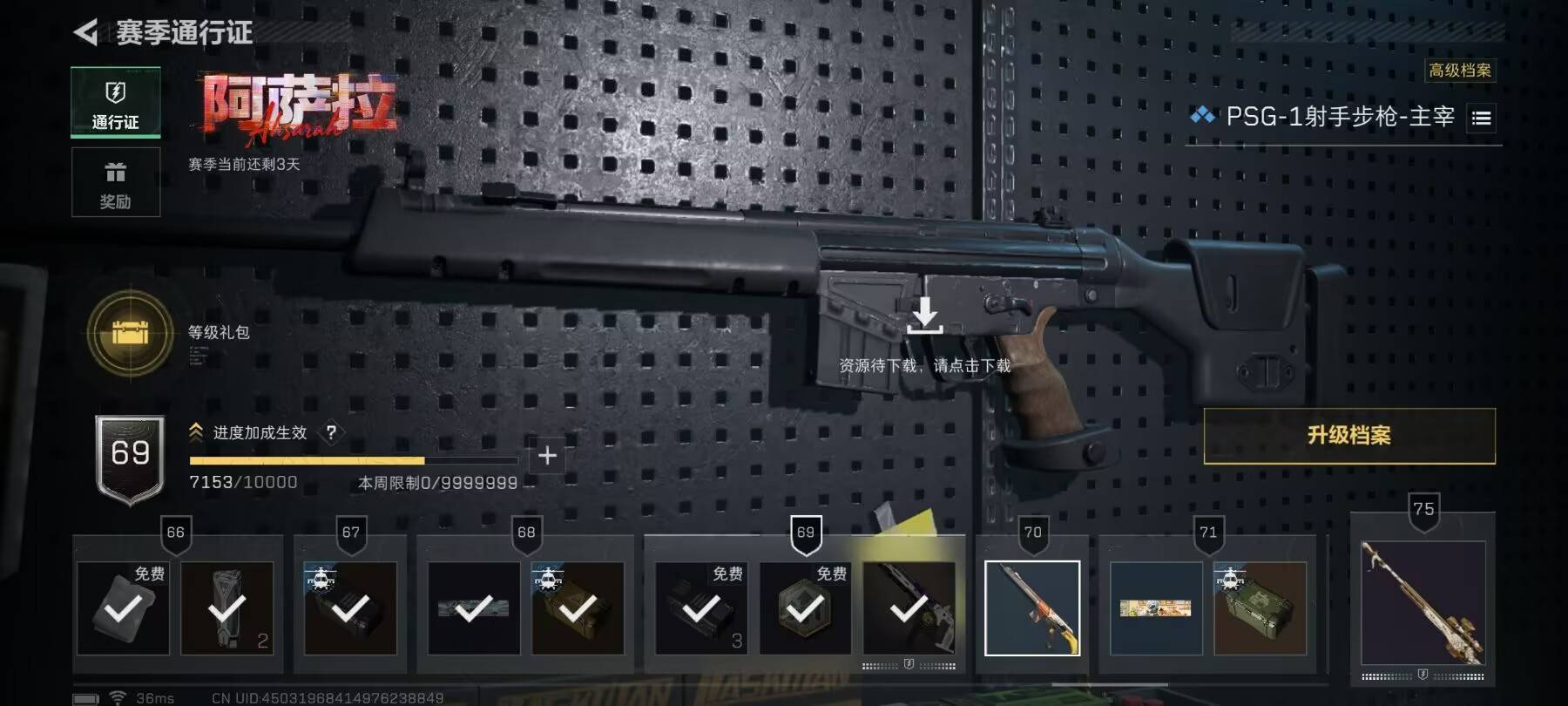Go back from the season pass screen
Viewport: 1568px width, 706px height.
[85, 33]
